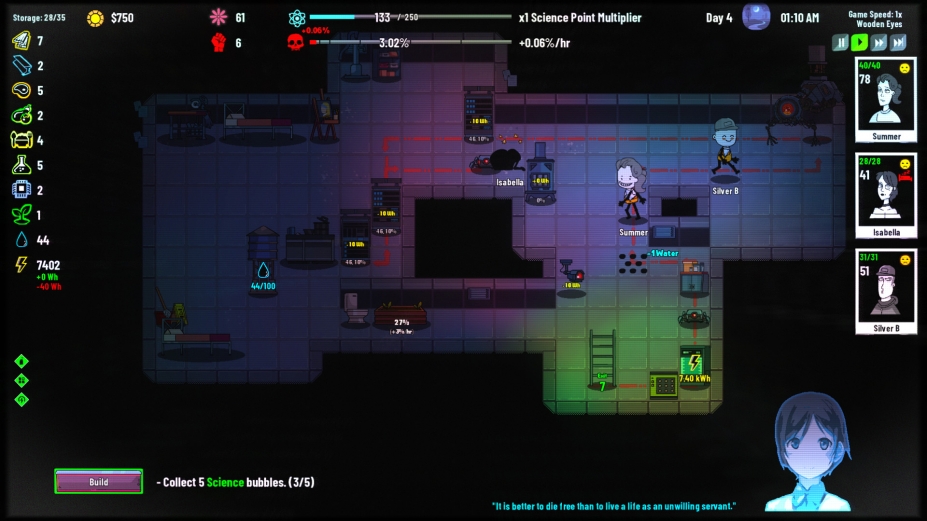Click the lightning bolt energy icon
Screen dimensions: 927x521
[x=21, y=265]
